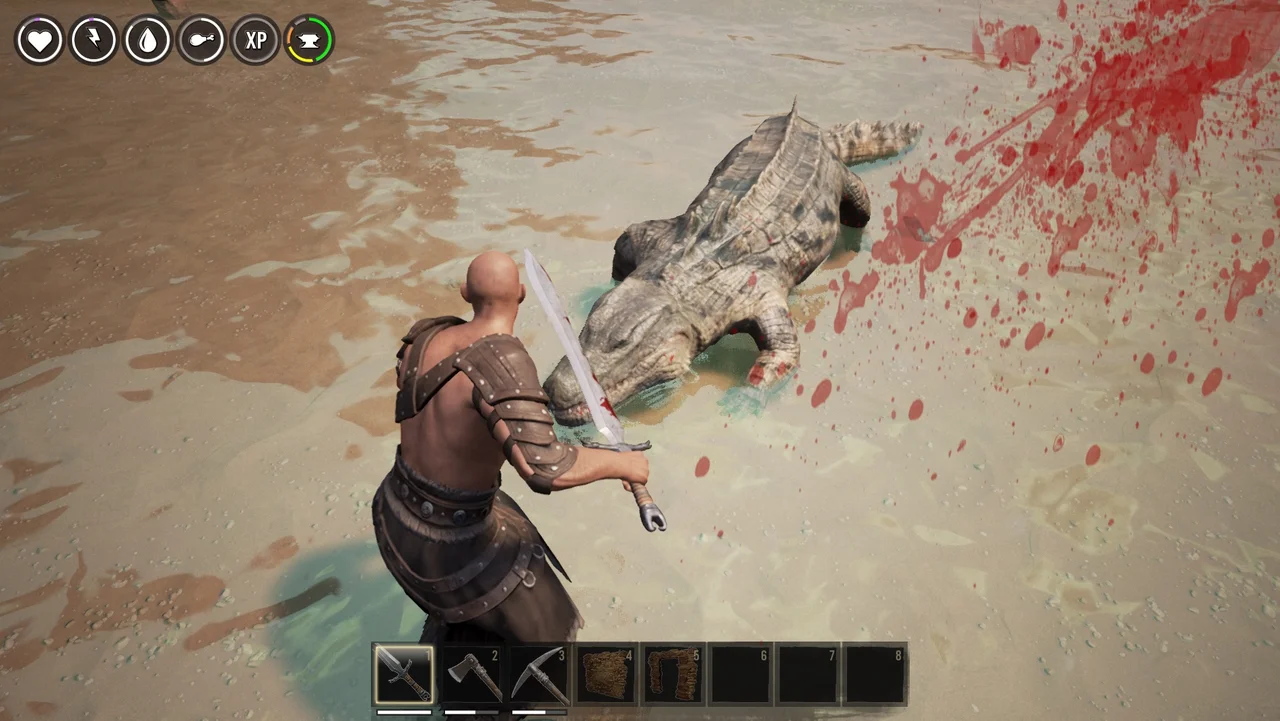Click empty hotbar slot 8
This screenshot has height=721, width=1280.
tap(874, 672)
